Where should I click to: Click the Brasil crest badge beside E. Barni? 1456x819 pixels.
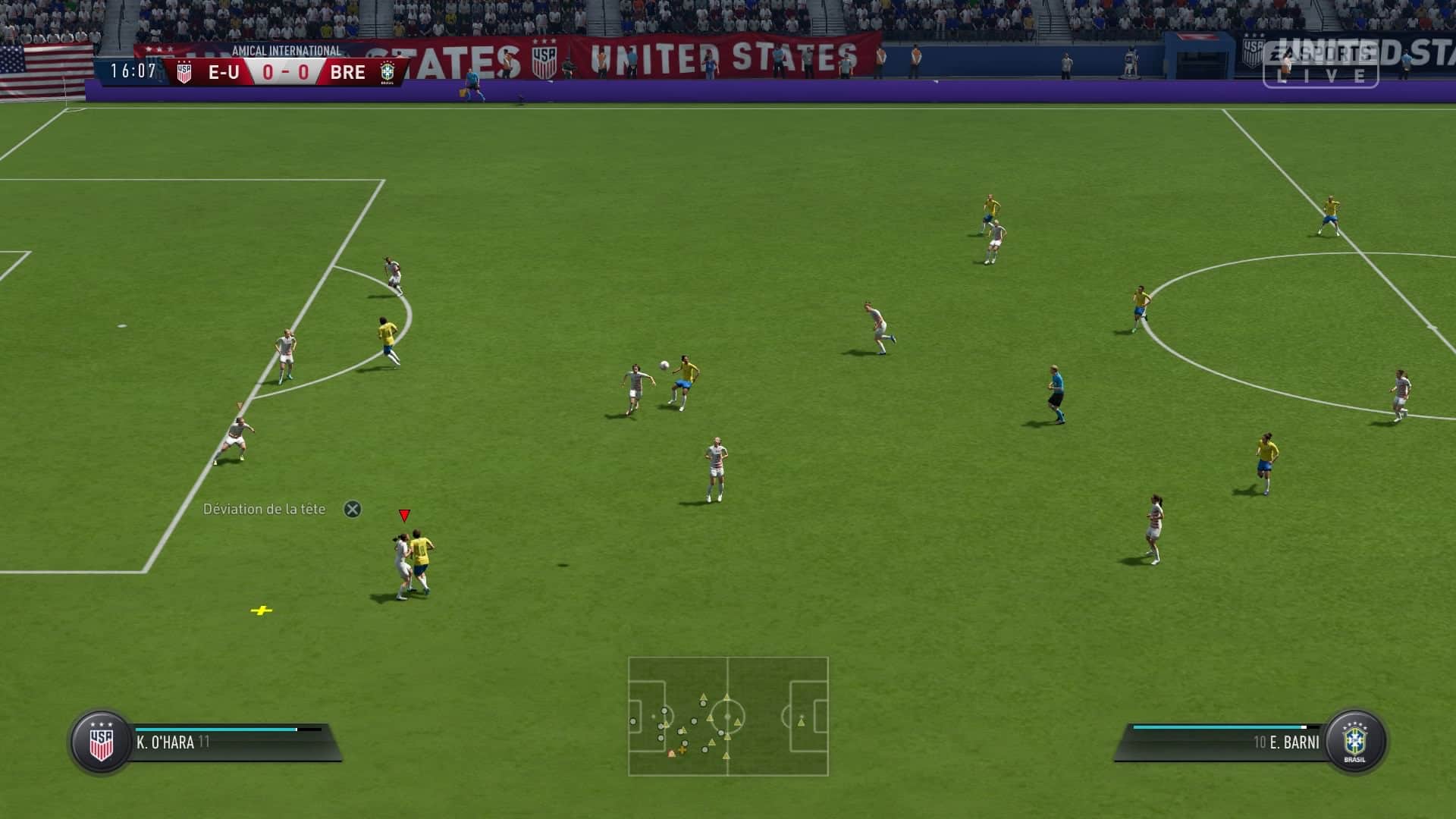point(1354,742)
